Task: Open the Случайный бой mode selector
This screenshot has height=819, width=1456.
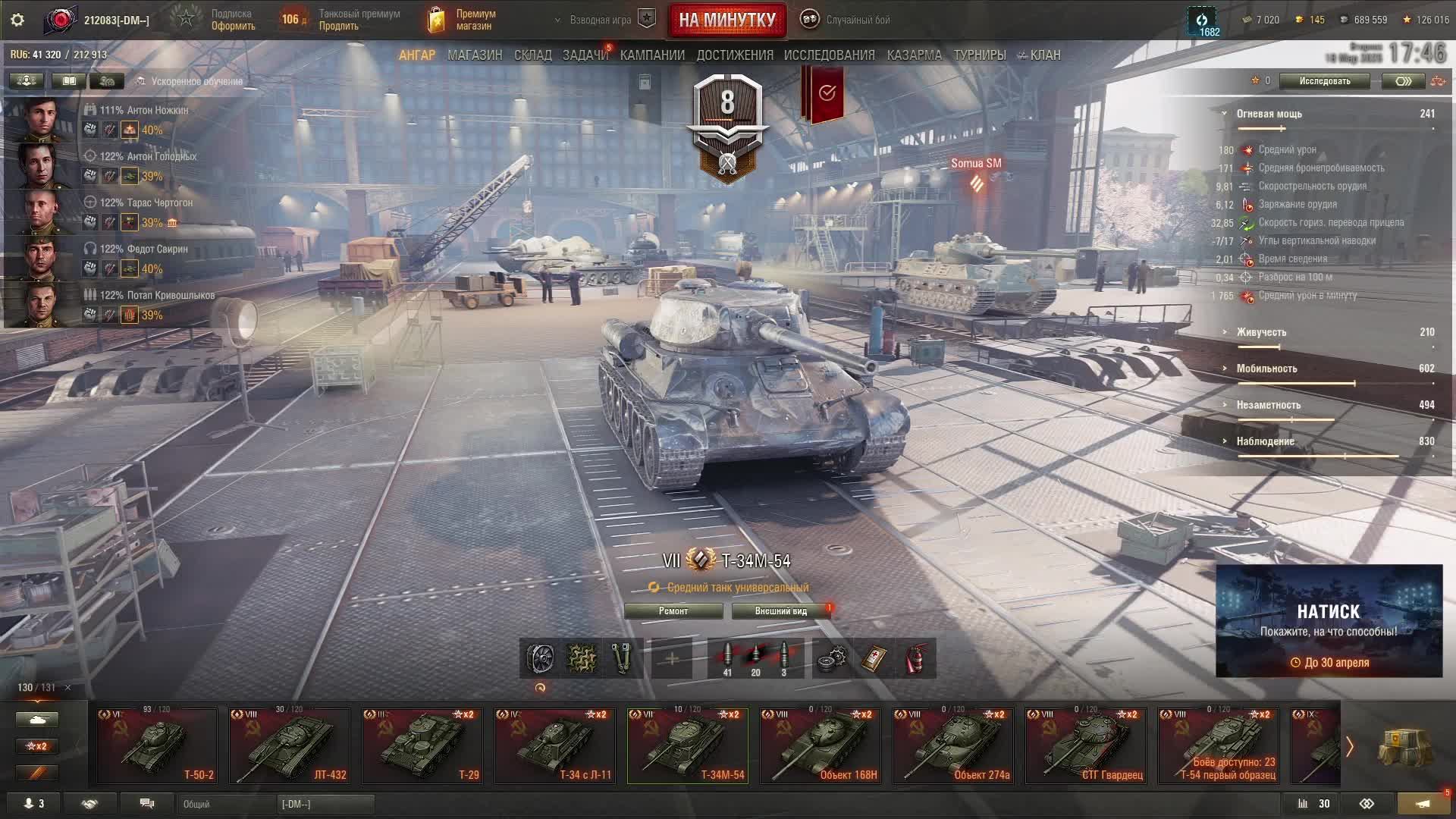Action: (x=848, y=20)
